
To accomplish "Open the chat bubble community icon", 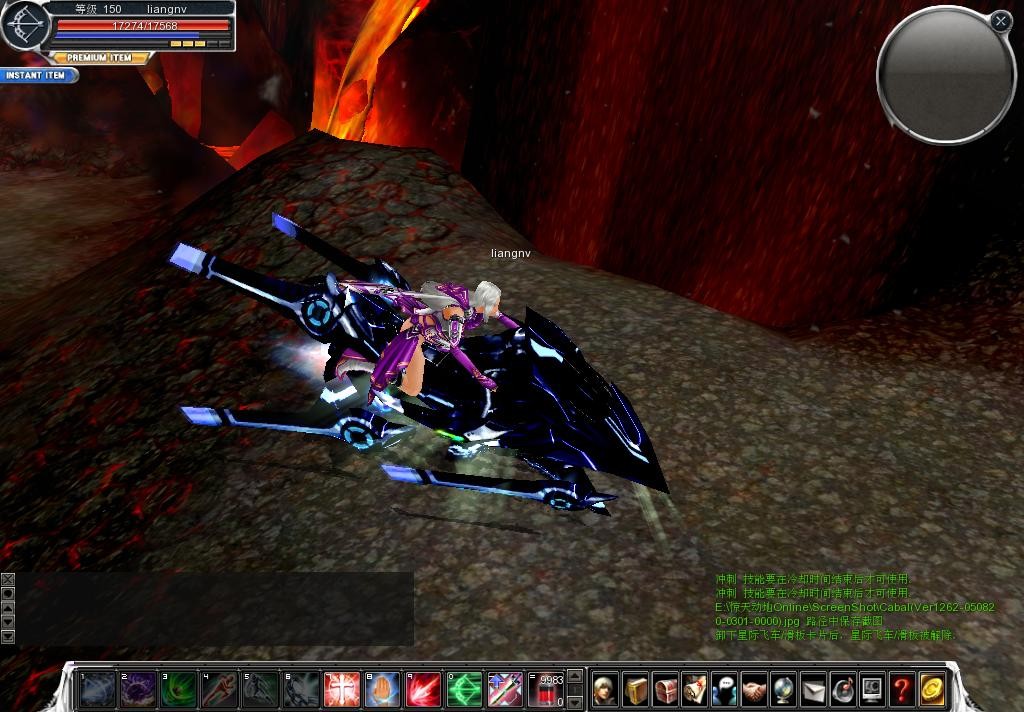I will 724,689.
